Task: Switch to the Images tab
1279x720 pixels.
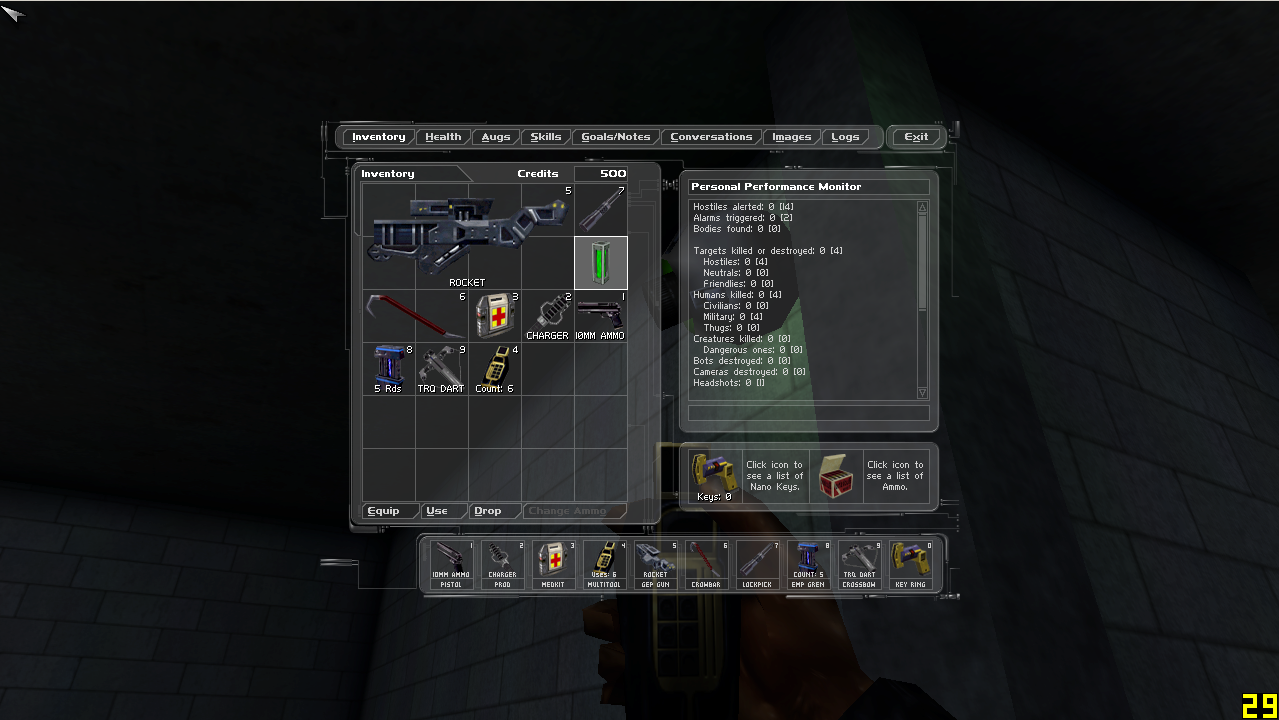Action: coord(791,137)
